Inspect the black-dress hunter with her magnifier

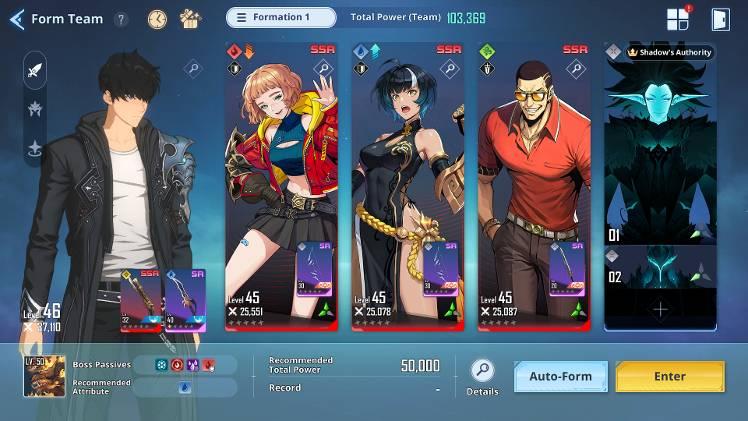click(x=448, y=69)
